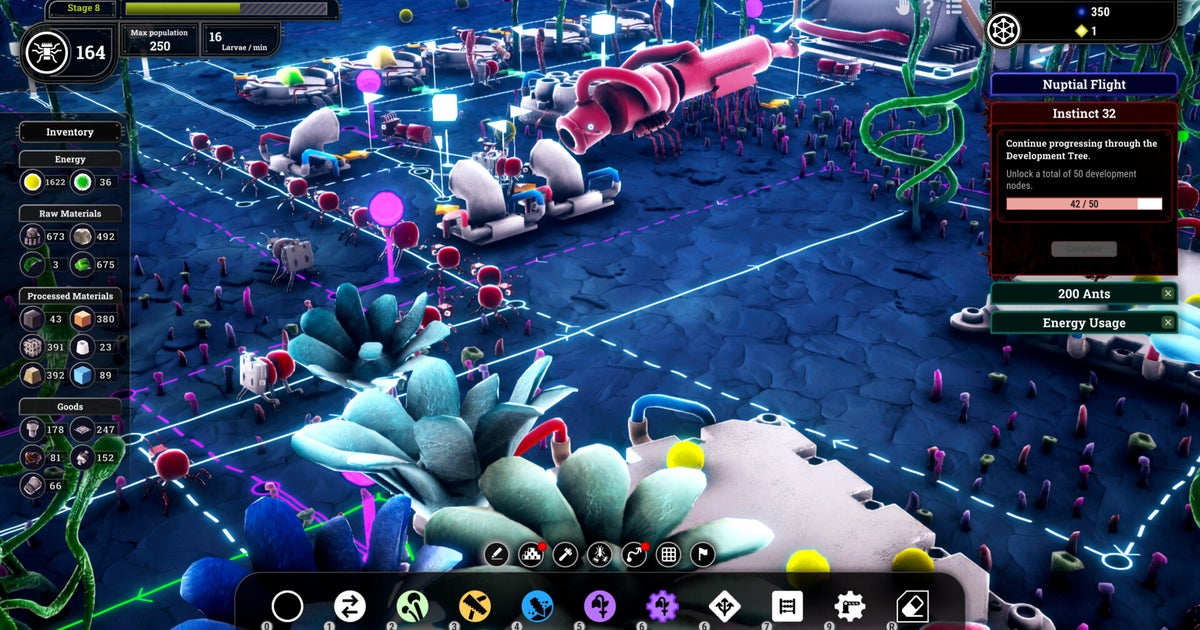Open the development tree hexagon icon
Viewport: 1200px width, 630px height.
tap(1003, 27)
